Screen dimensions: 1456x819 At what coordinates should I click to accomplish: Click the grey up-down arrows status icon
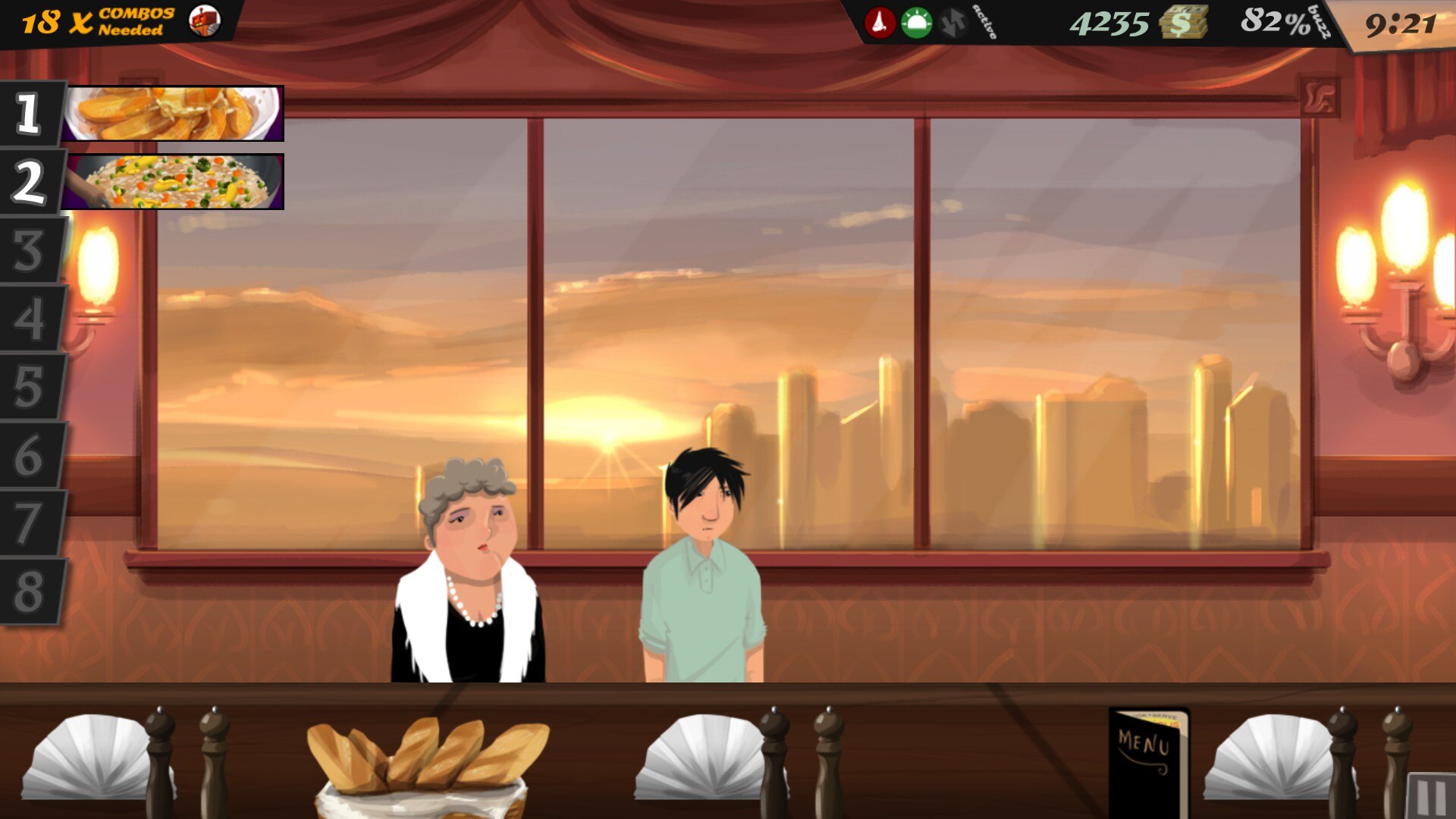[x=953, y=23]
